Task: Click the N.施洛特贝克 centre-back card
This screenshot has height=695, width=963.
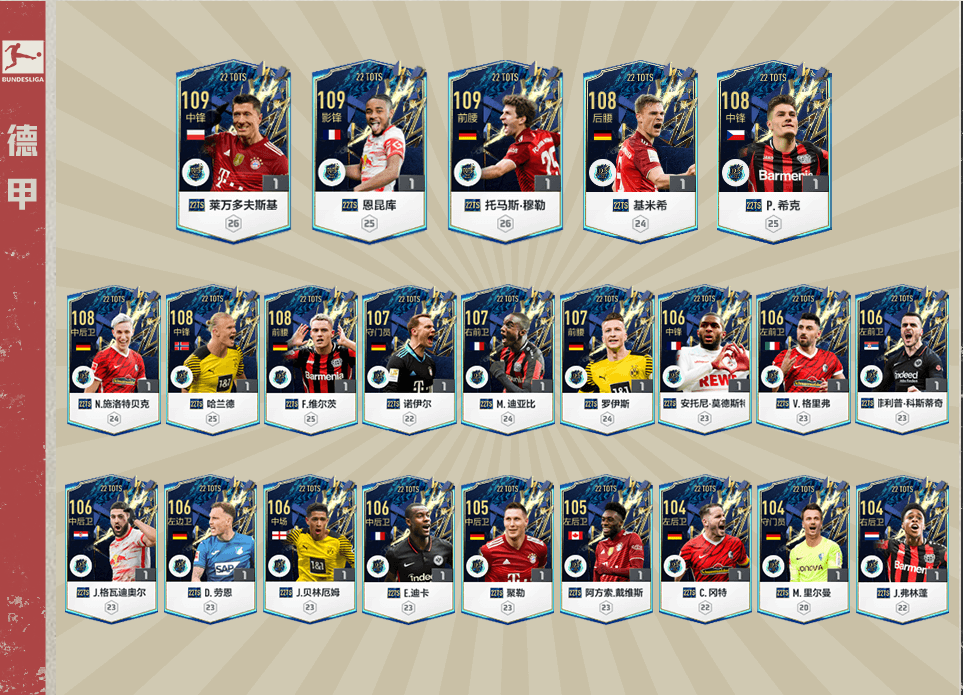Action: pyautogui.click(x=113, y=357)
